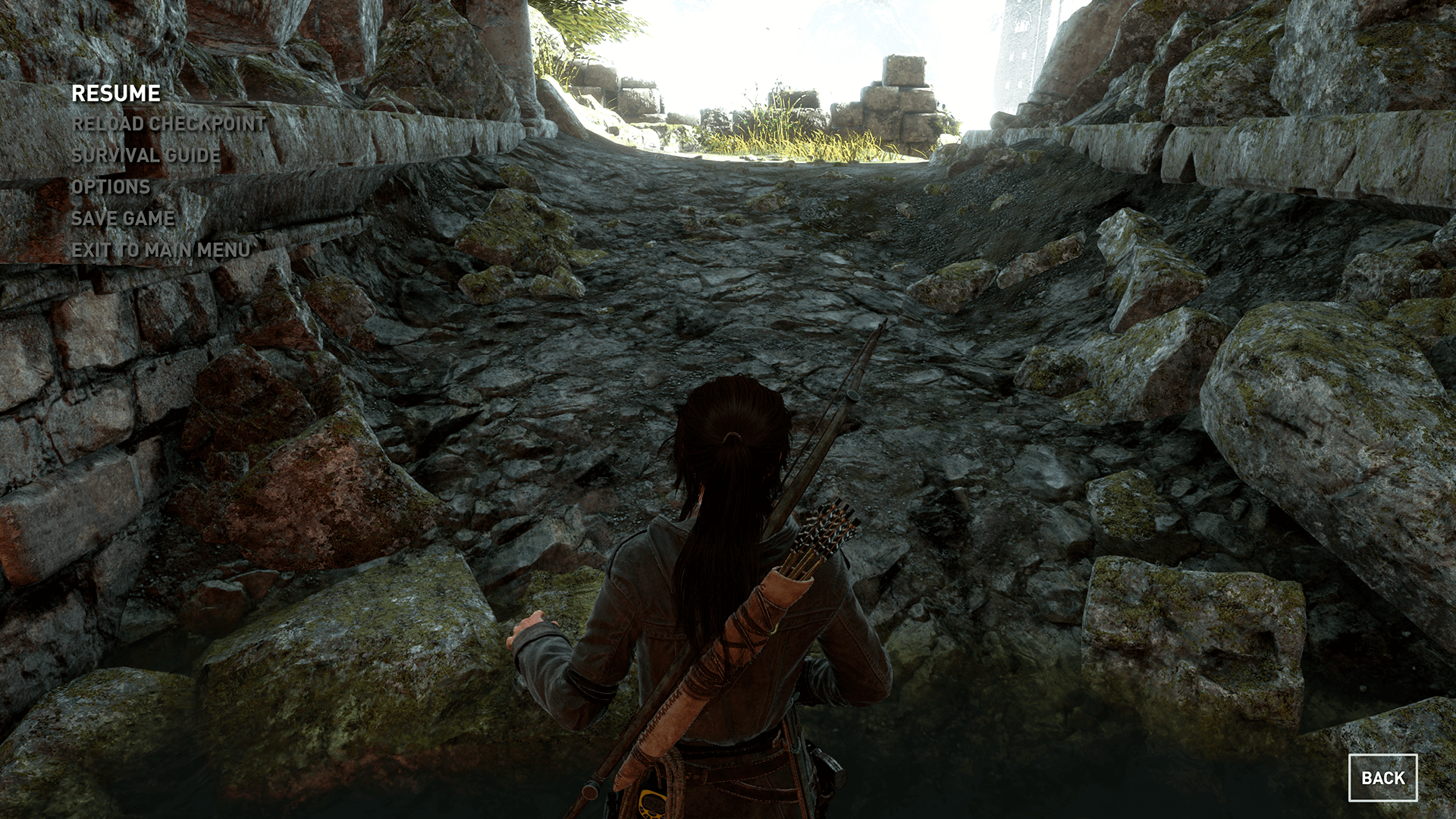This screenshot has width=1456, height=819.
Task: Click the Back button
Action: (x=1382, y=777)
